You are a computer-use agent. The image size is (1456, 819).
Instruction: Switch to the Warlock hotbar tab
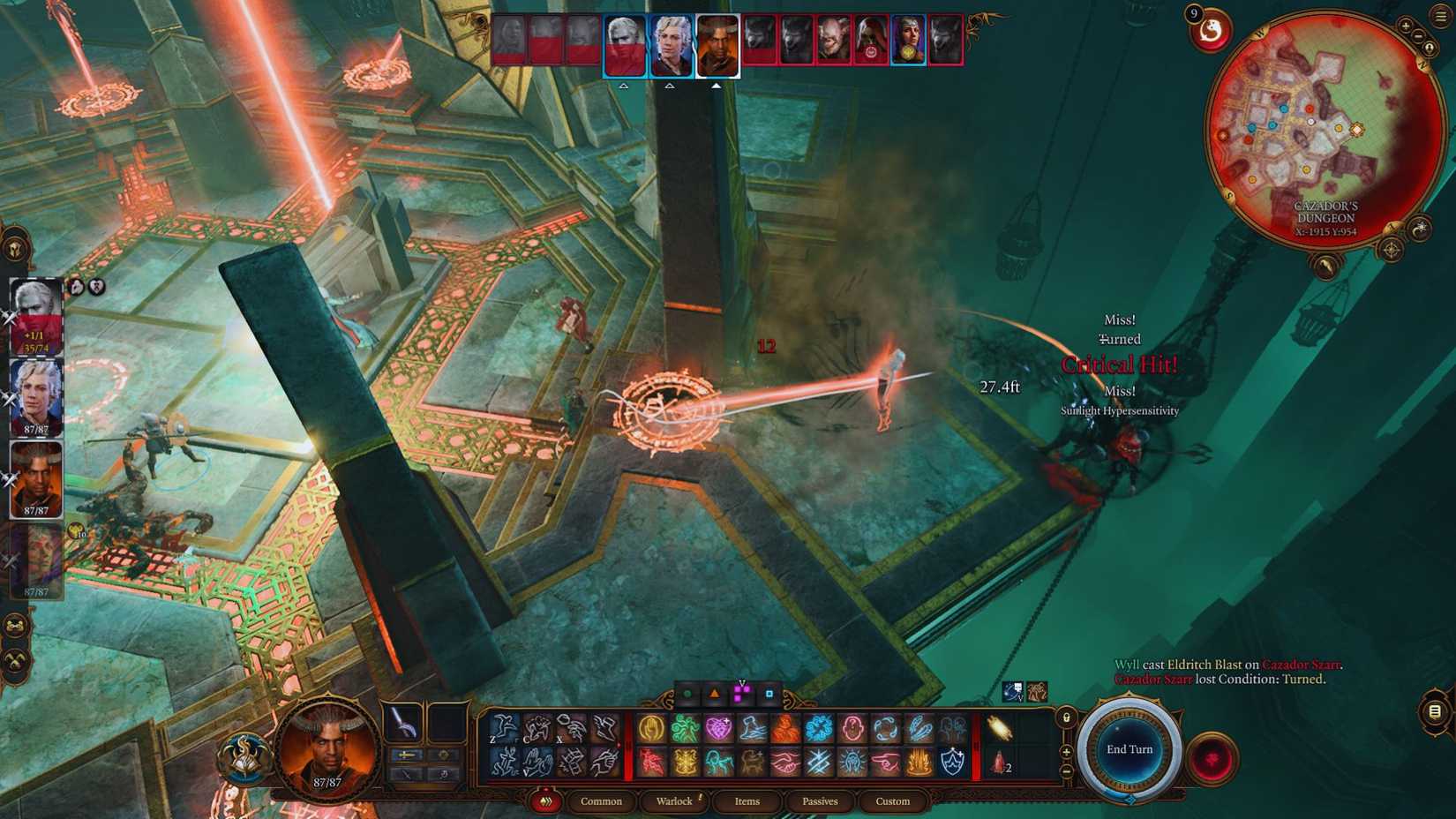tap(675, 801)
